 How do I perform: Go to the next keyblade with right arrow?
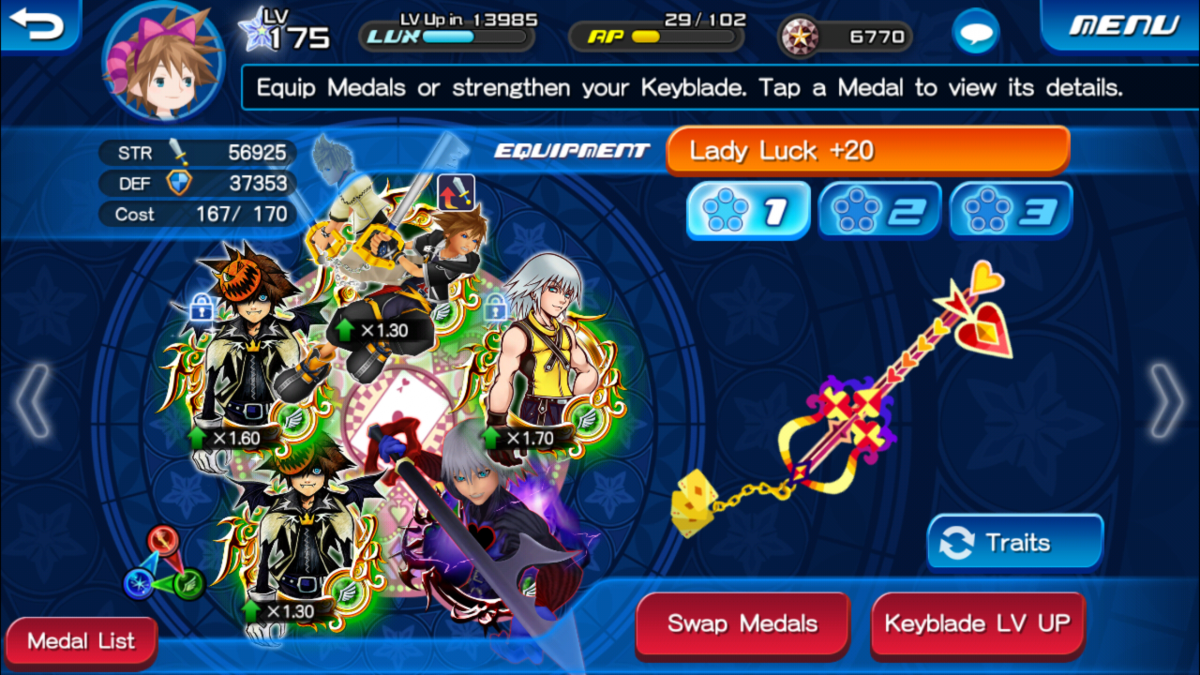pos(1167,401)
